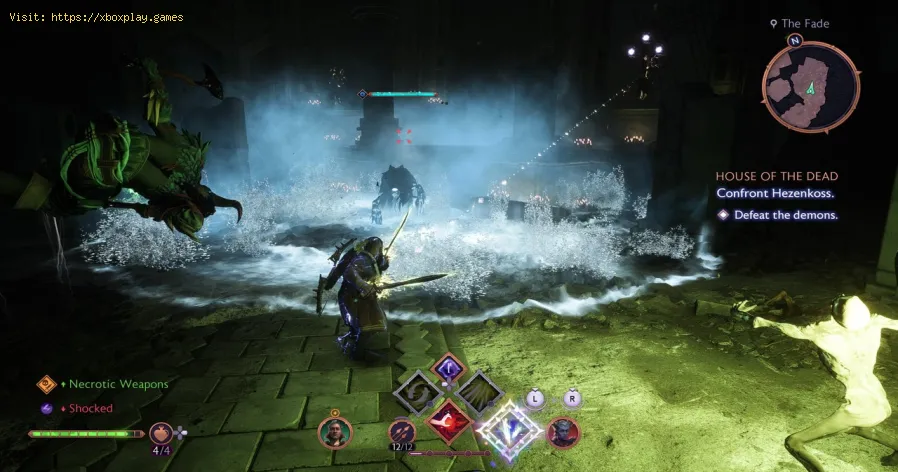Click the arrow ammo icon
898x472 pixels.
[x=402, y=432]
